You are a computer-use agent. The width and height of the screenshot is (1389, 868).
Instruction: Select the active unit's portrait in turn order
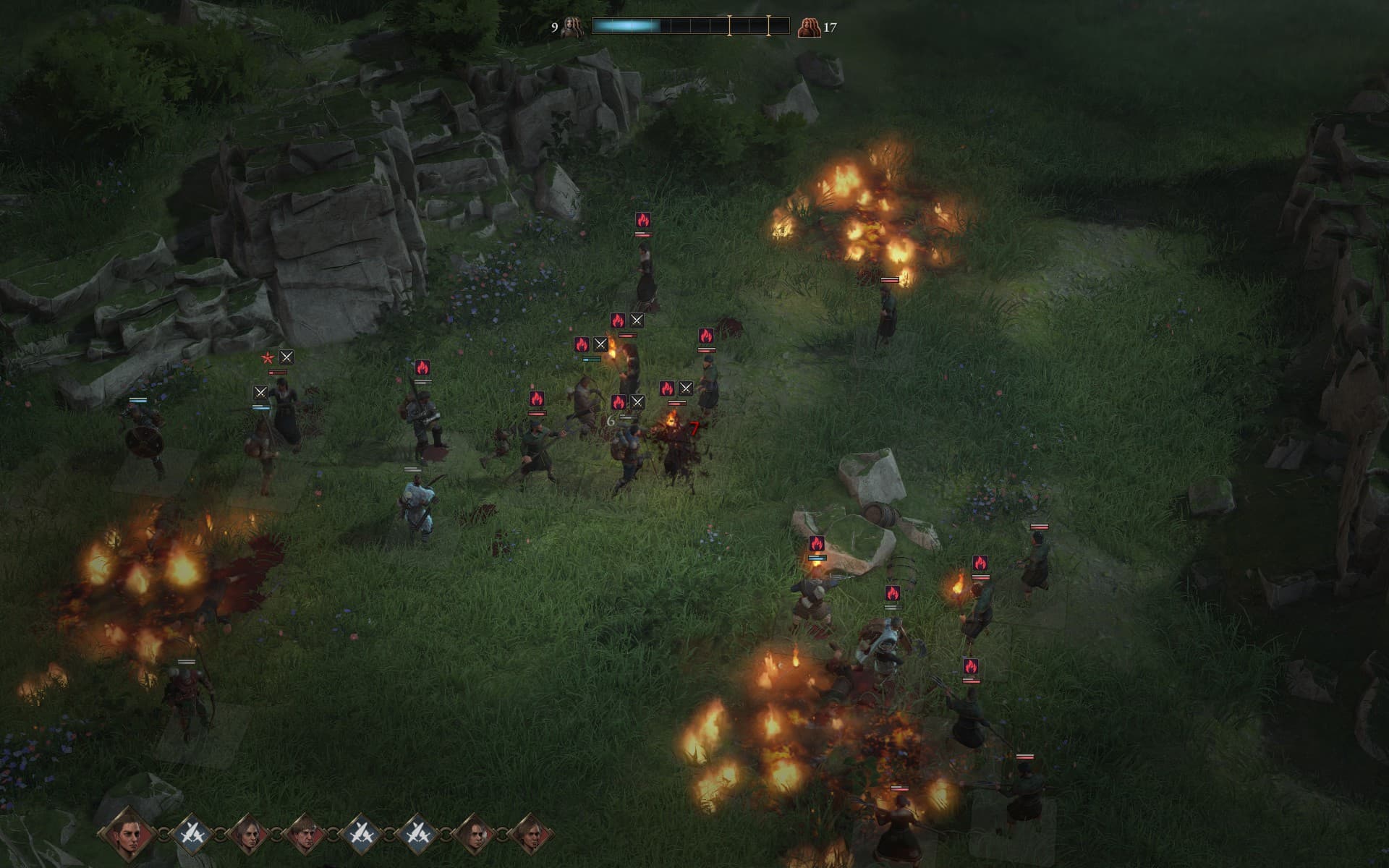128,834
